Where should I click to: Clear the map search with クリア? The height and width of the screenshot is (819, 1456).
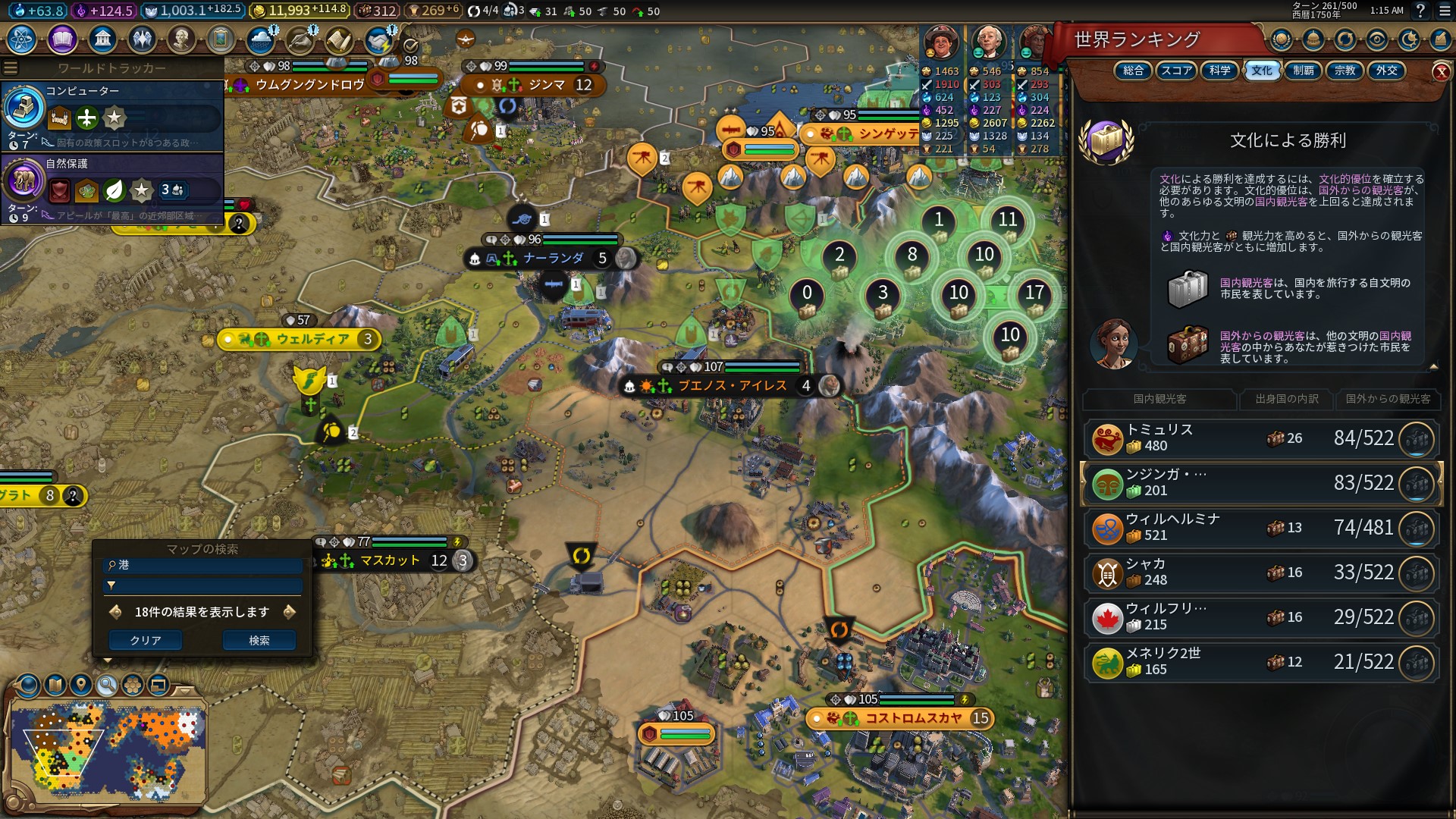(146, 641)
